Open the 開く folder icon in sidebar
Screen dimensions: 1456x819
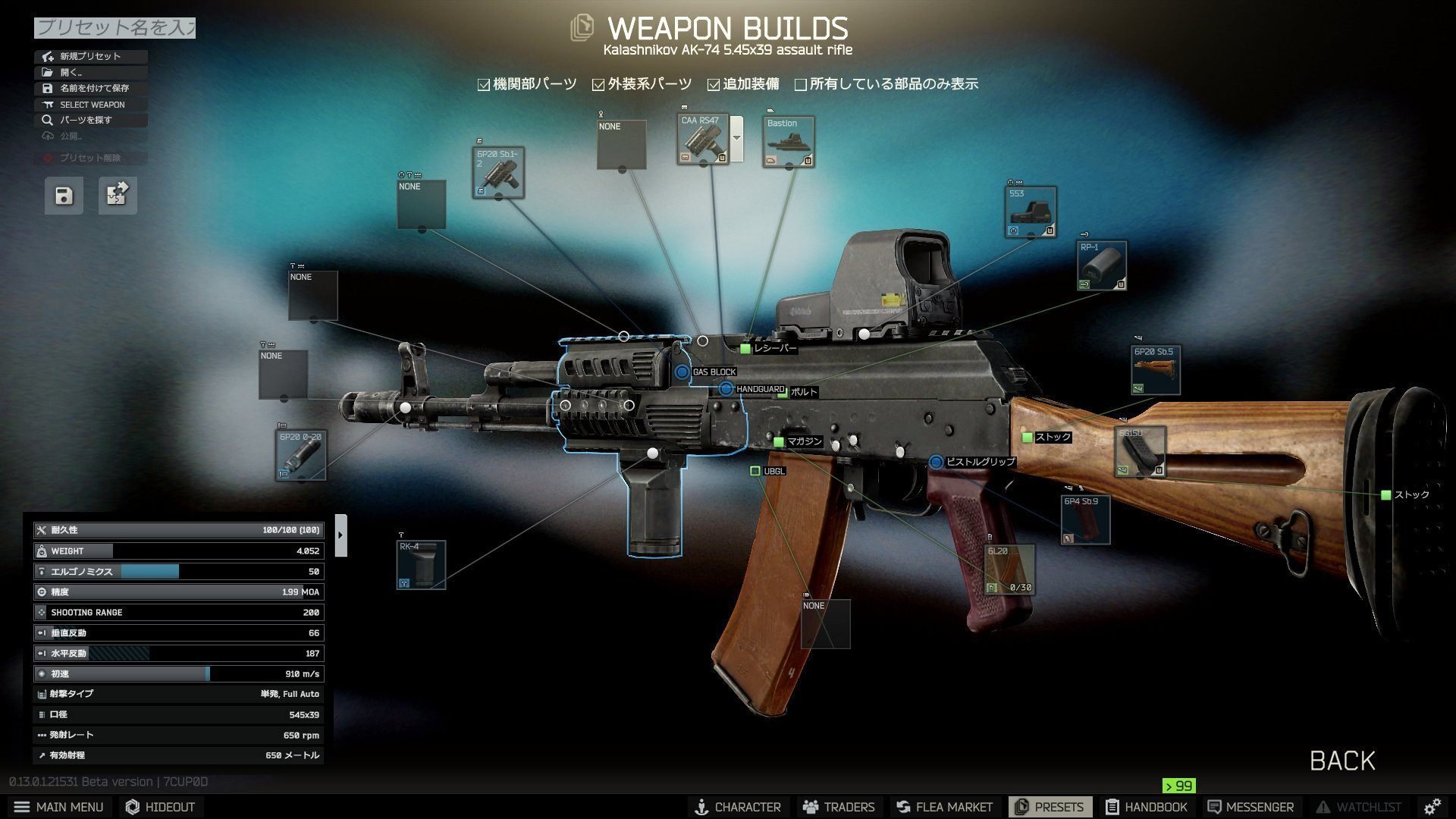pos(47,72)
